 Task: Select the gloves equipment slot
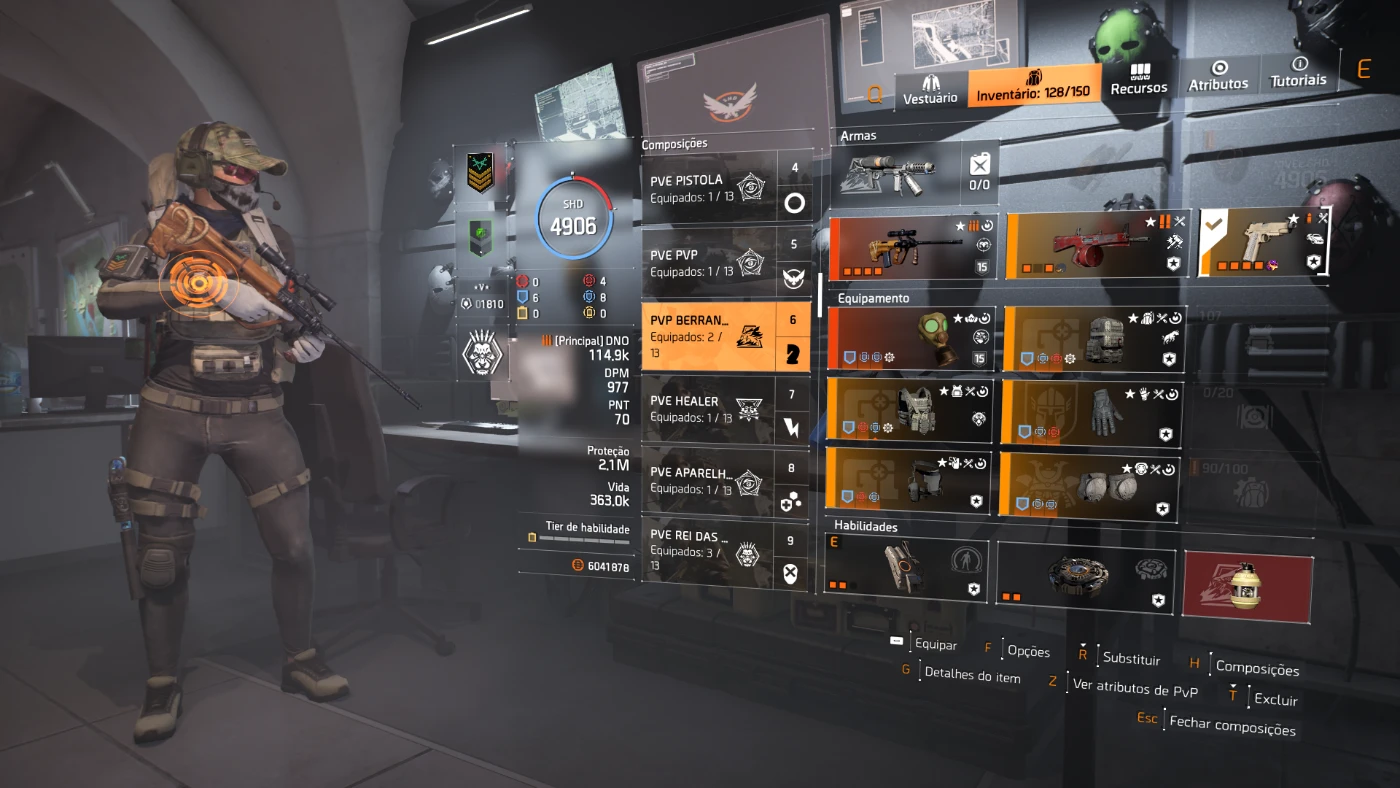tap(1091, 412)
